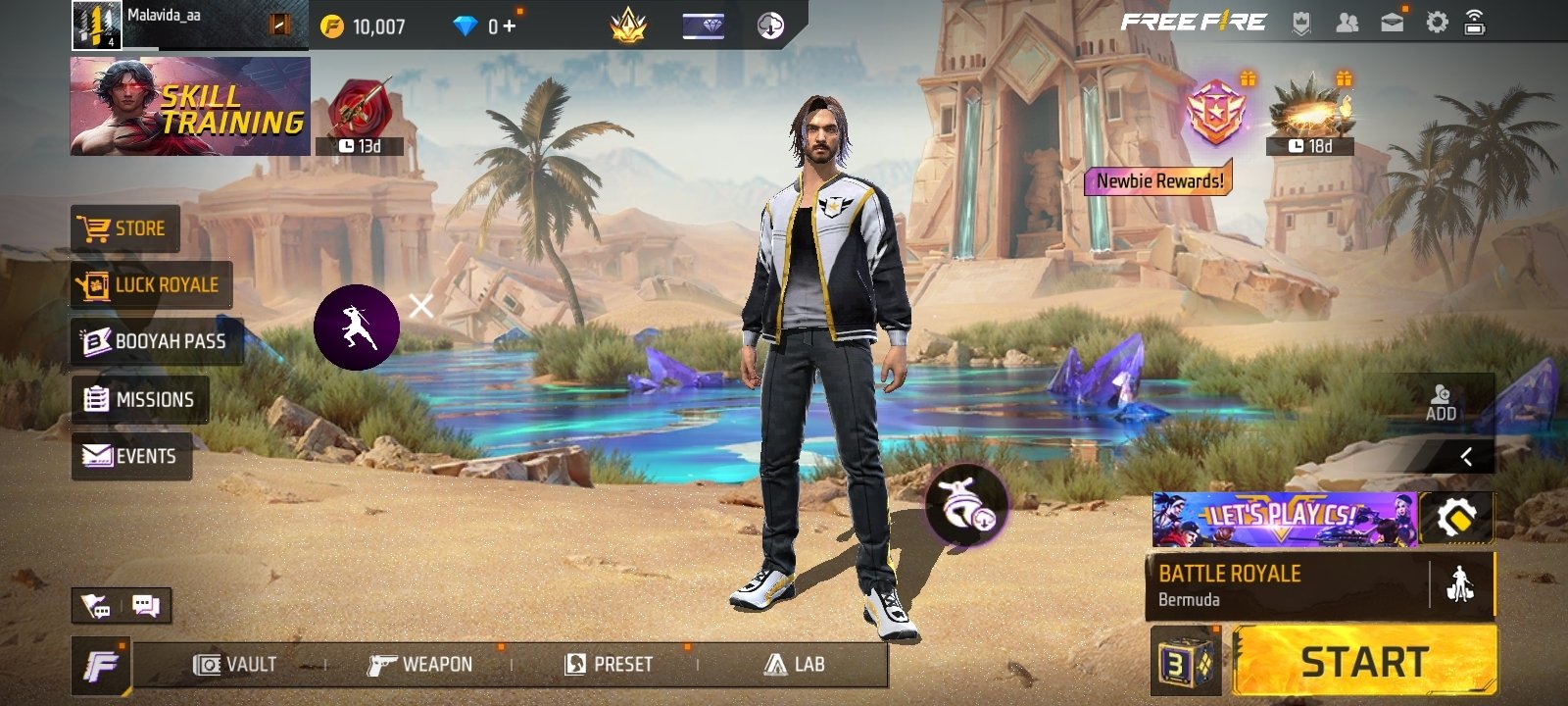Viewport: 1568px width, 706px height.
Task: Open the chat bubble icon
Action: (146, 606)
